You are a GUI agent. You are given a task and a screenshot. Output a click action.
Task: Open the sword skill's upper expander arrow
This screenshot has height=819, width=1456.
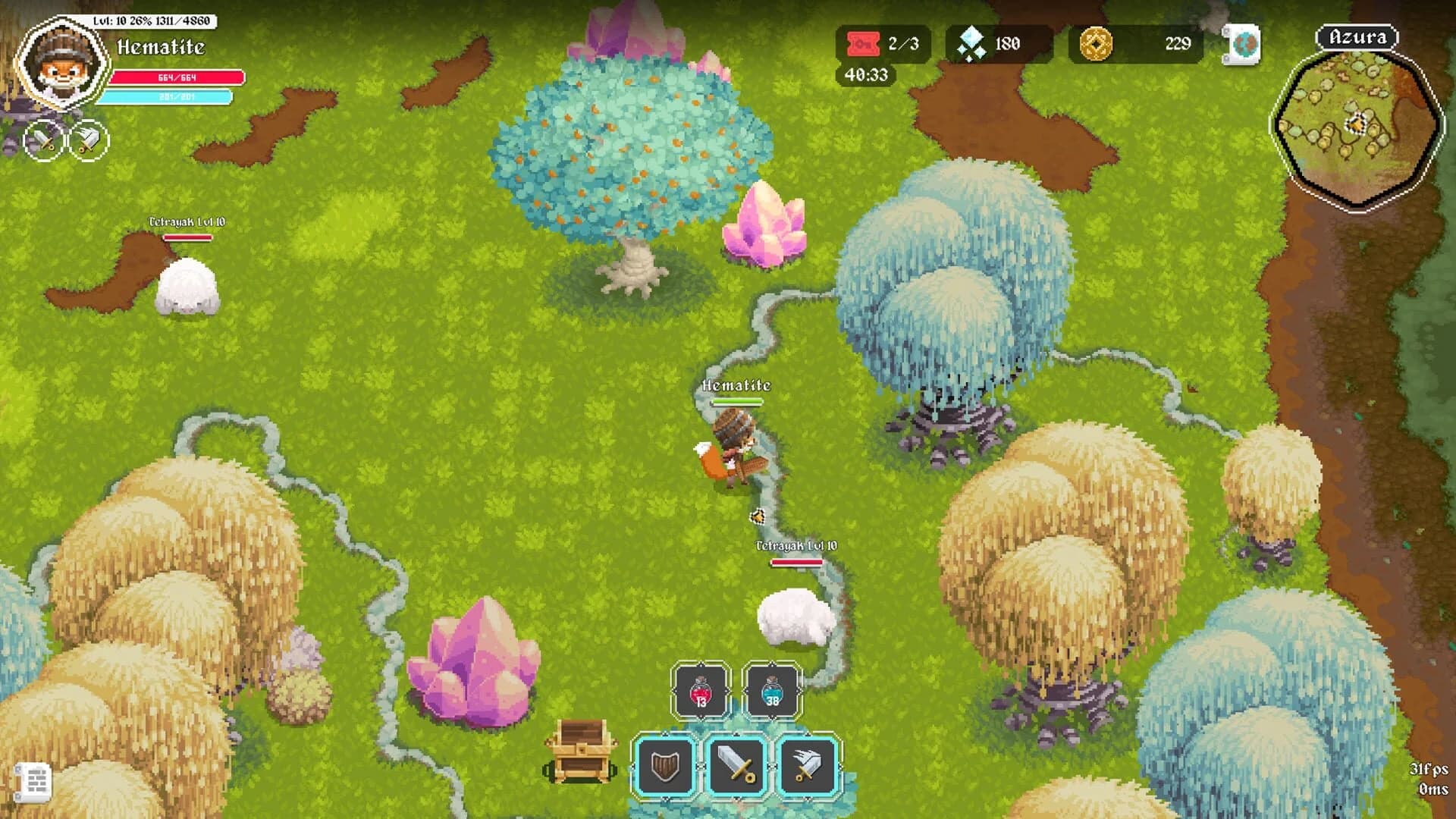[737, 733]
